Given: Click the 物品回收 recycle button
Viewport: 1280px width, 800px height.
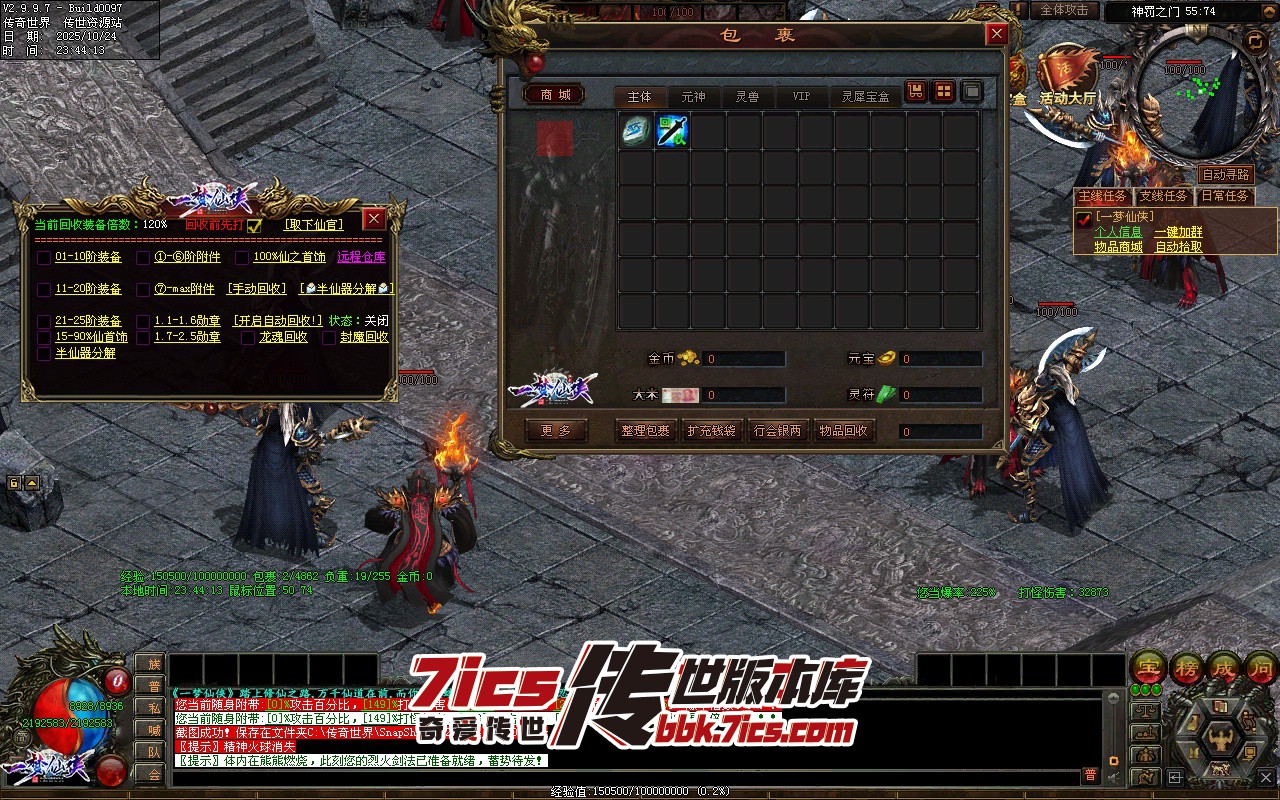Looking at the screenshot, I should 844,431.
